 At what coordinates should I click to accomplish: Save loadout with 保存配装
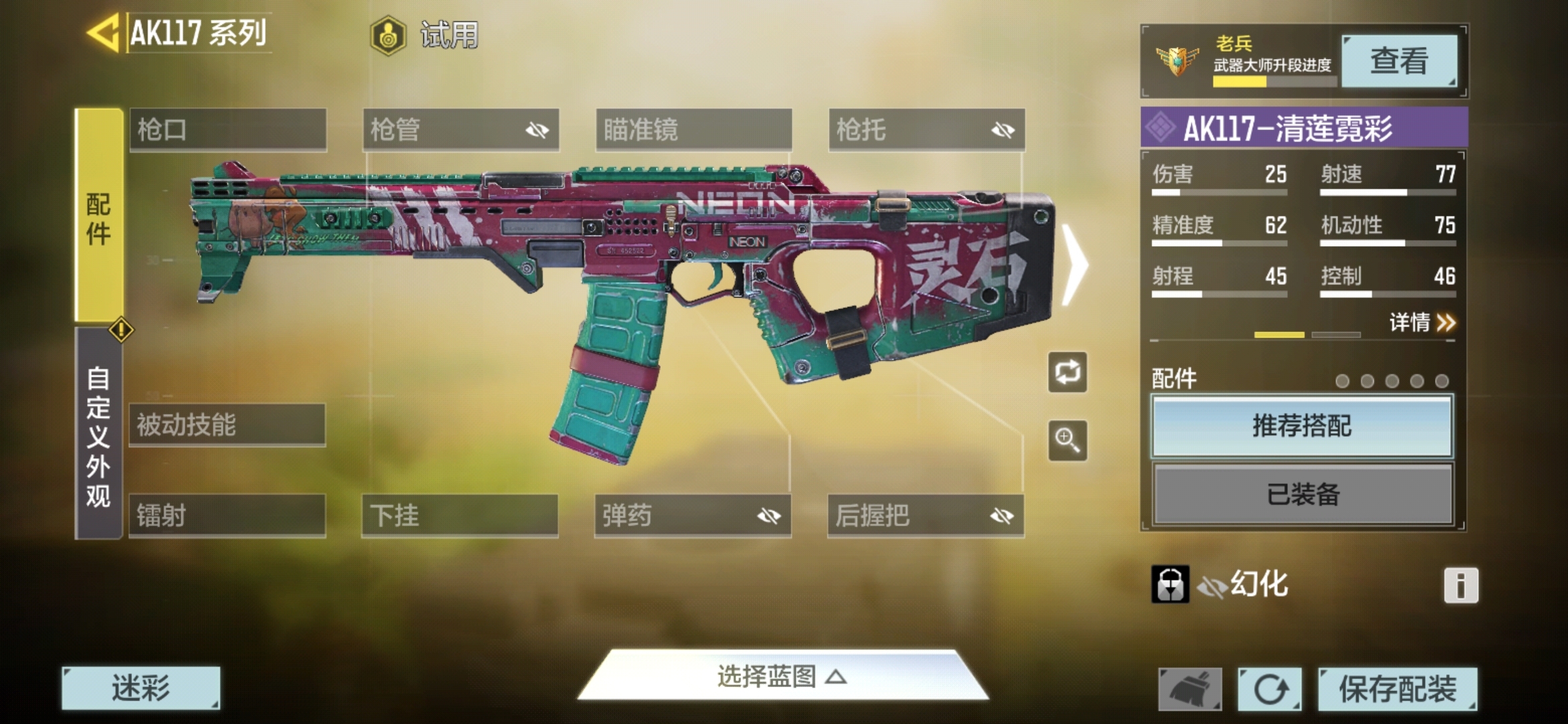tap(1397, 688)
